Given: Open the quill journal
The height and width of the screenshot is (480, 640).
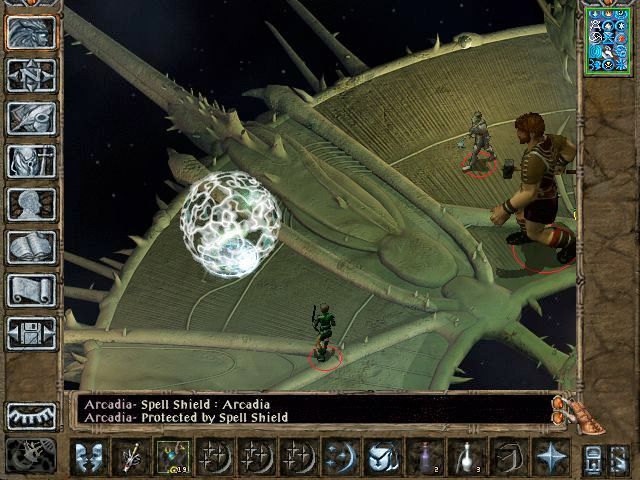Looking at the screenshot, I should pos(31,118).
